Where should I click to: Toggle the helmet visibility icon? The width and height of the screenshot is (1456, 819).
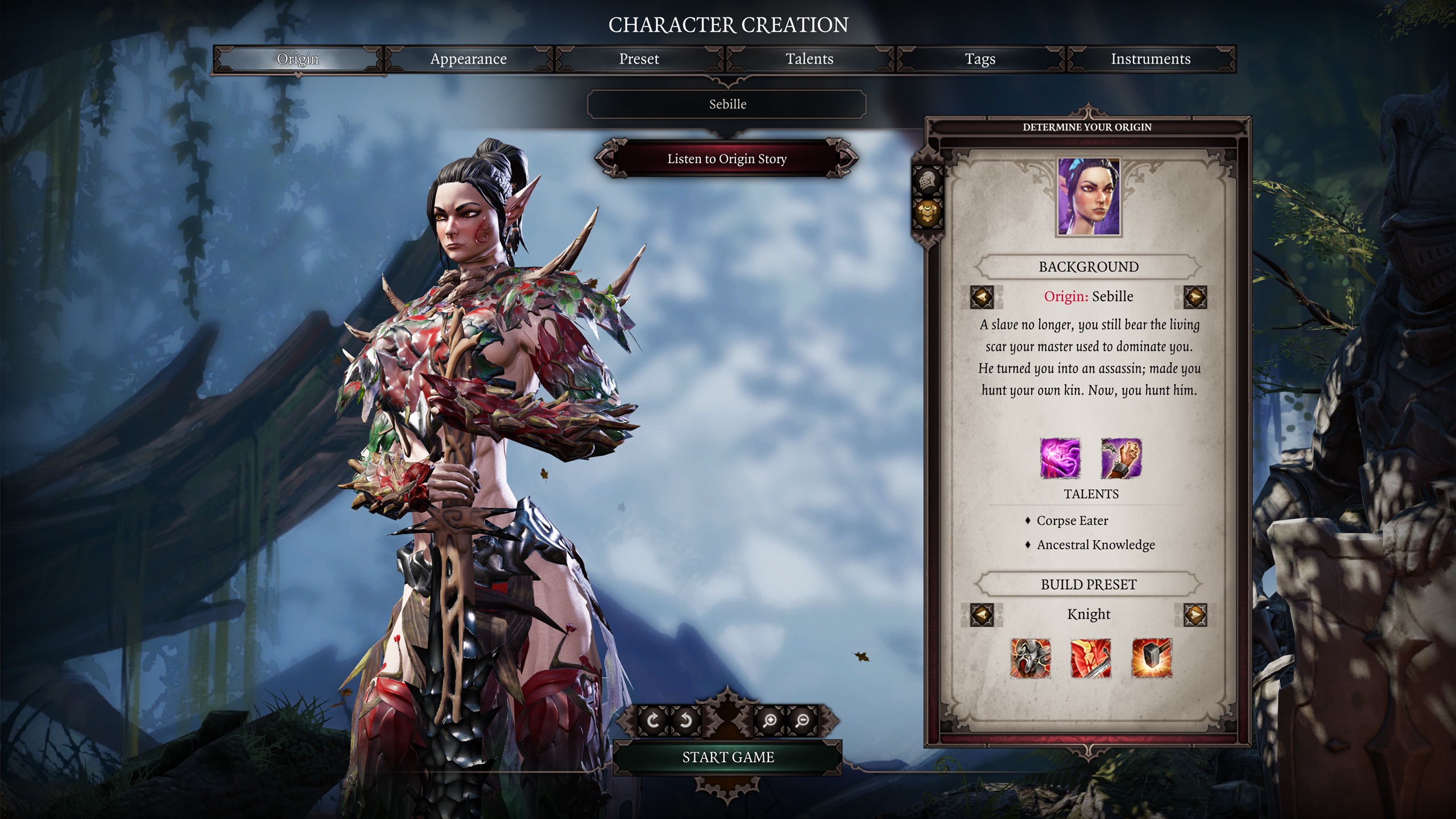[x=928, y=181]
